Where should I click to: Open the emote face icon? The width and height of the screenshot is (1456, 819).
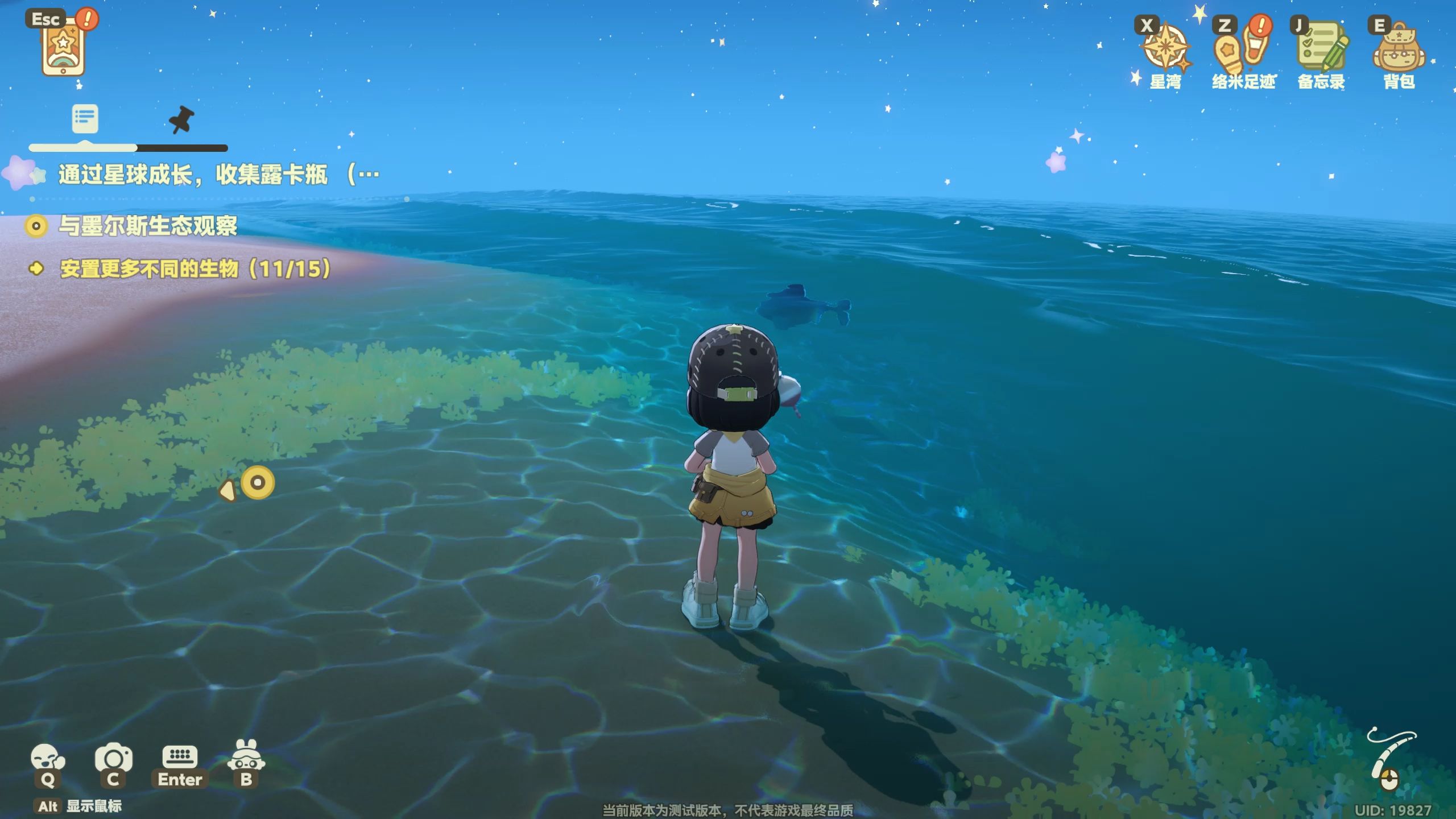point(48,759)
